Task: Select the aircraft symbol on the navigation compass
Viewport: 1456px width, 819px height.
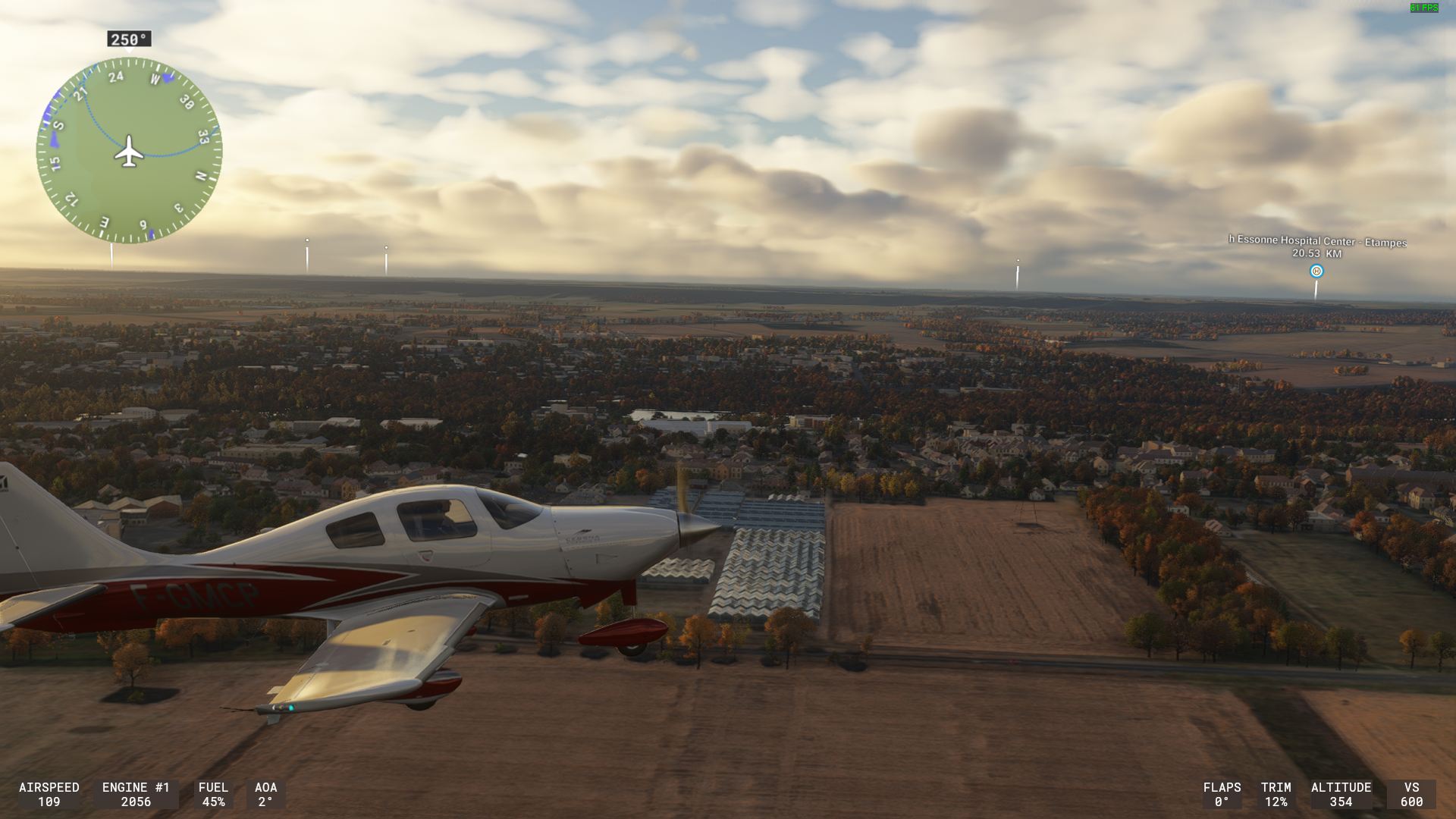Action: 127,154
